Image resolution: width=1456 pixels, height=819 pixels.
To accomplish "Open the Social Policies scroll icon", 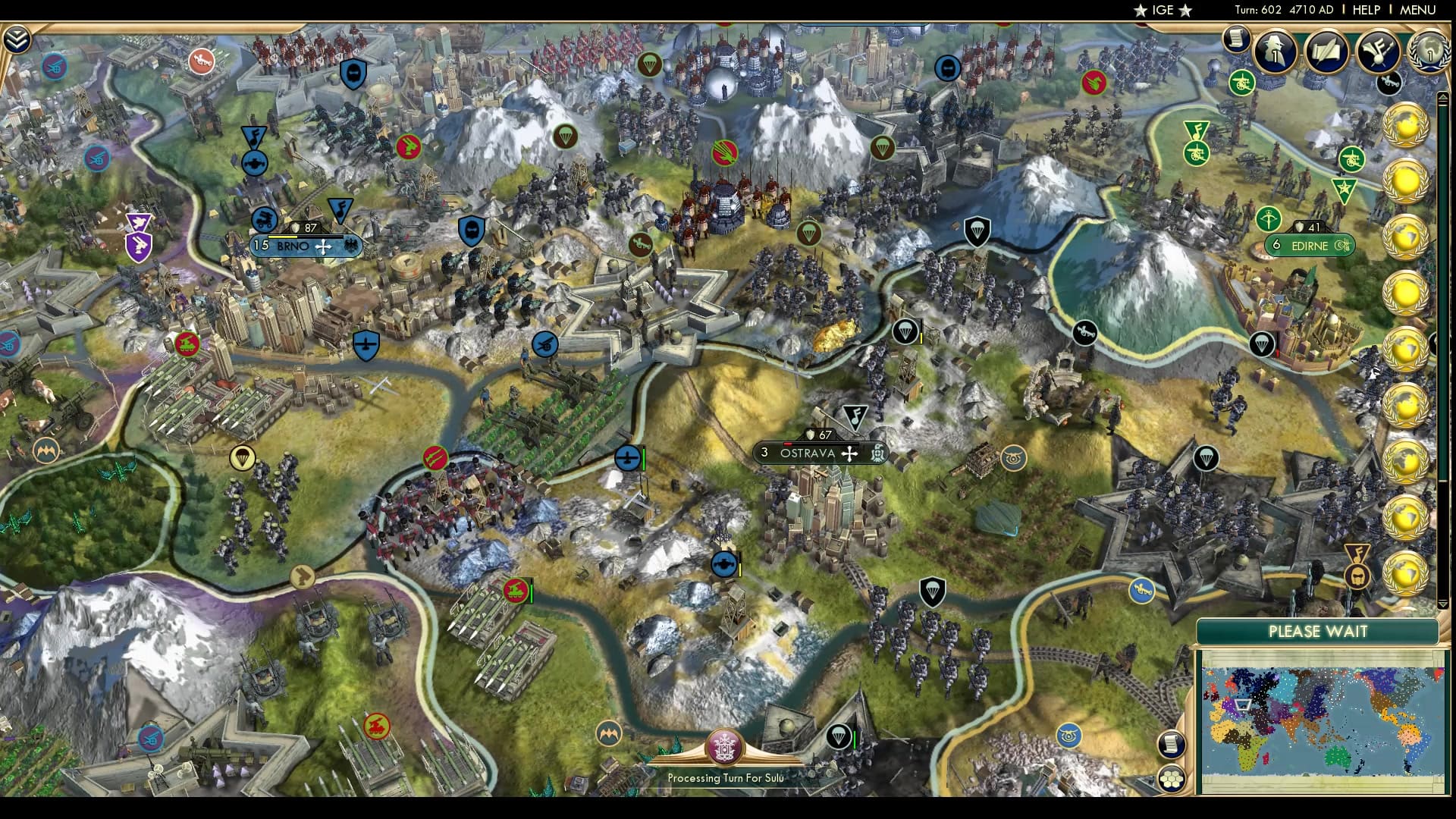I will 1326,55.
